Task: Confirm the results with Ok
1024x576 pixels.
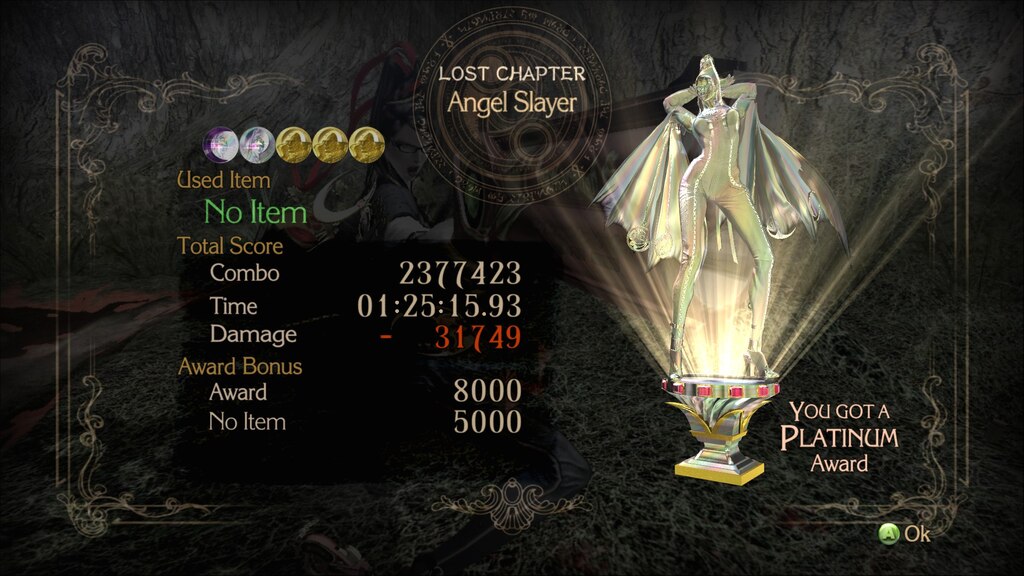Action: (x=904, y=534)
